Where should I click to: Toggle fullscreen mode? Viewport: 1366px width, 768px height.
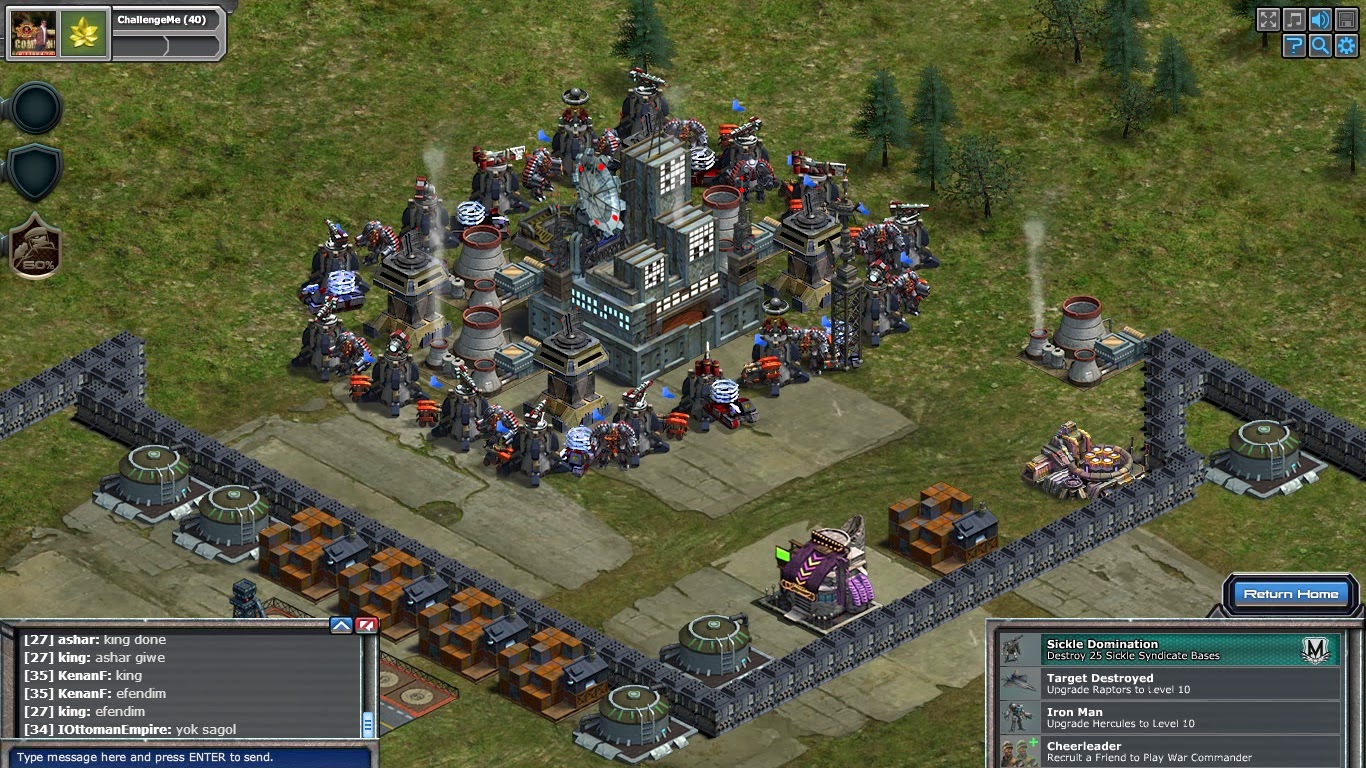[x=1269, y=19]
